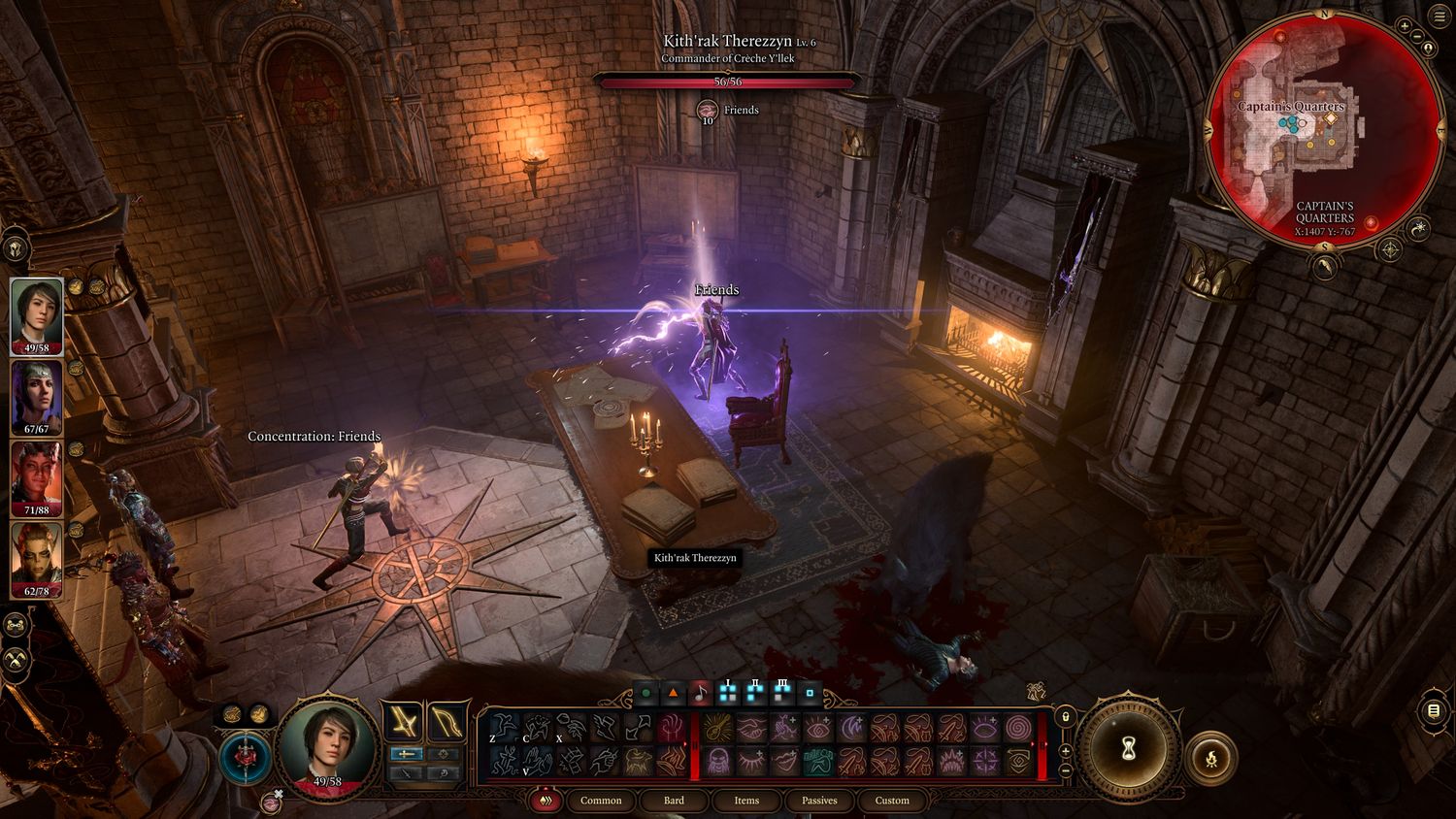The image size is (1456, 819).
Task: Select the dark-haired character portrait with 49/58 HP
Action: click(37, 315)
